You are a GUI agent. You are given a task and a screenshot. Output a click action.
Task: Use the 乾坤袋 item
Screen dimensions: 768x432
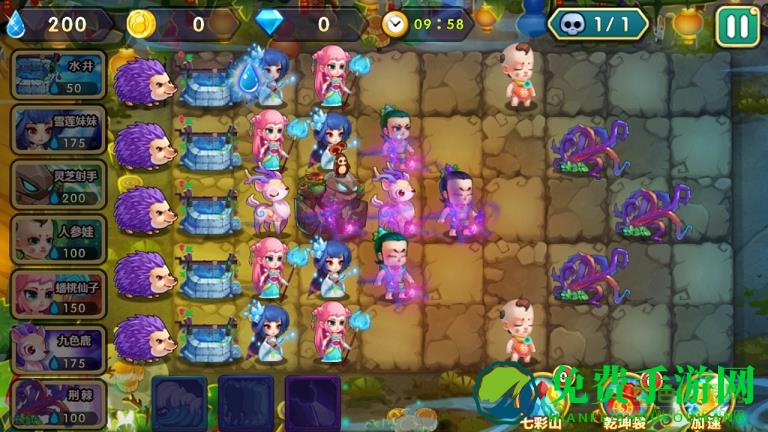coord(626,400)
